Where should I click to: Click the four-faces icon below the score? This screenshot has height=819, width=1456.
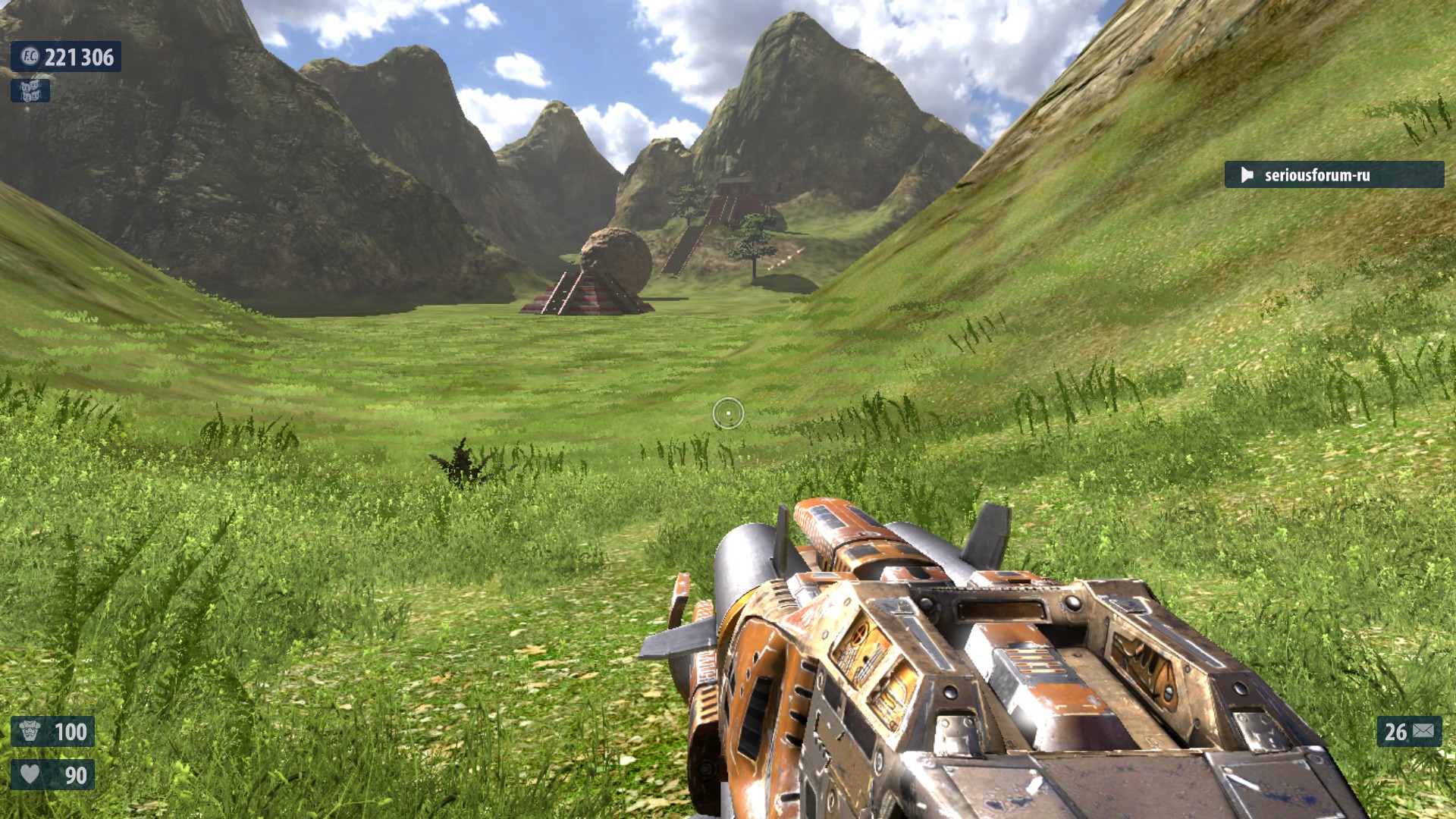(30, 91)
